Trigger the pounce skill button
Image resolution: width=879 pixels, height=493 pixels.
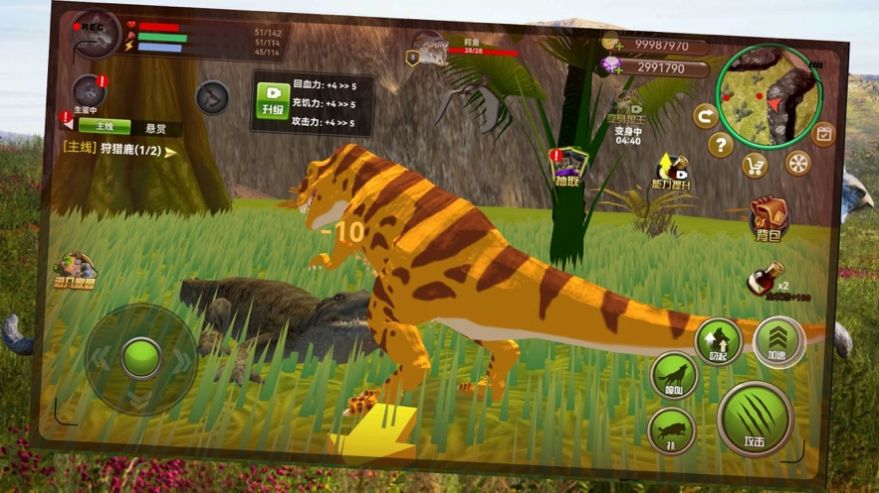(x=671, y=432)
